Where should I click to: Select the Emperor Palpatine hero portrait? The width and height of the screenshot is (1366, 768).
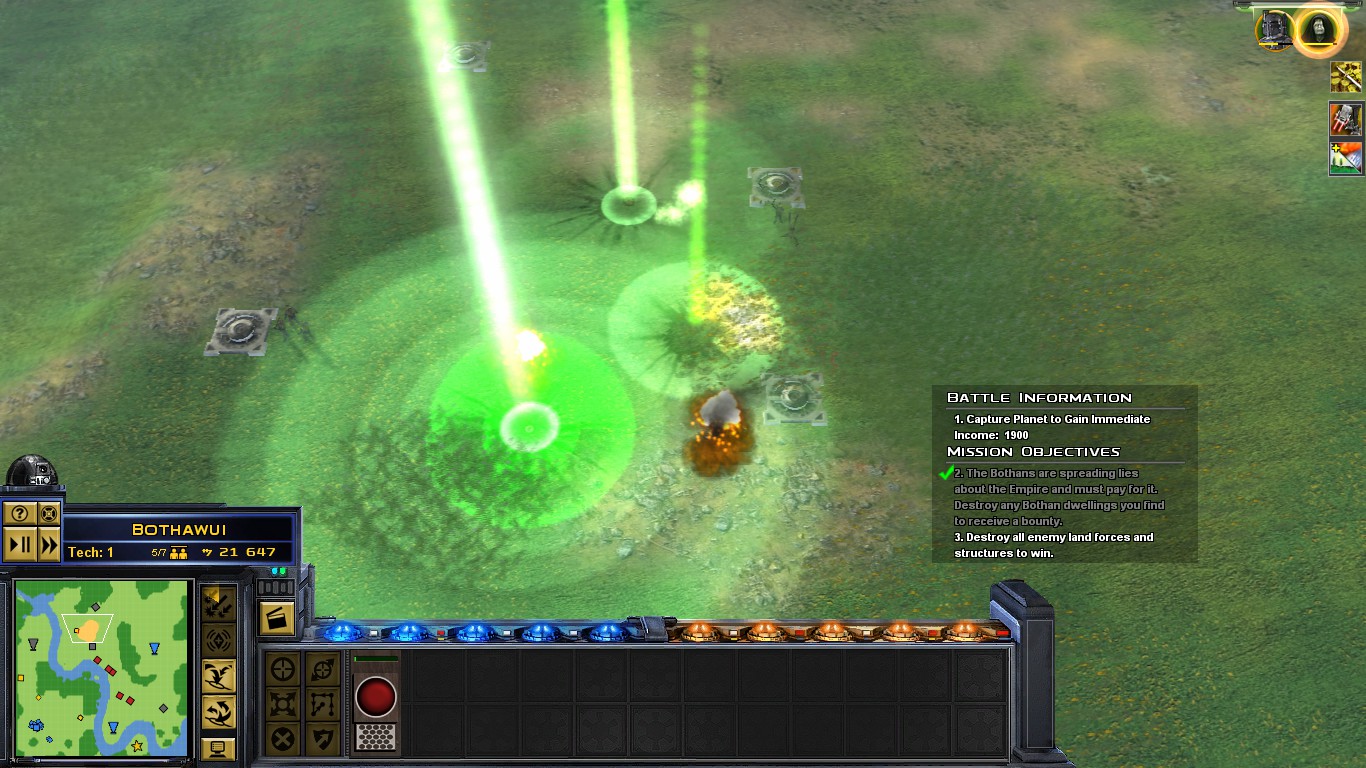[x=1318, y=30]
